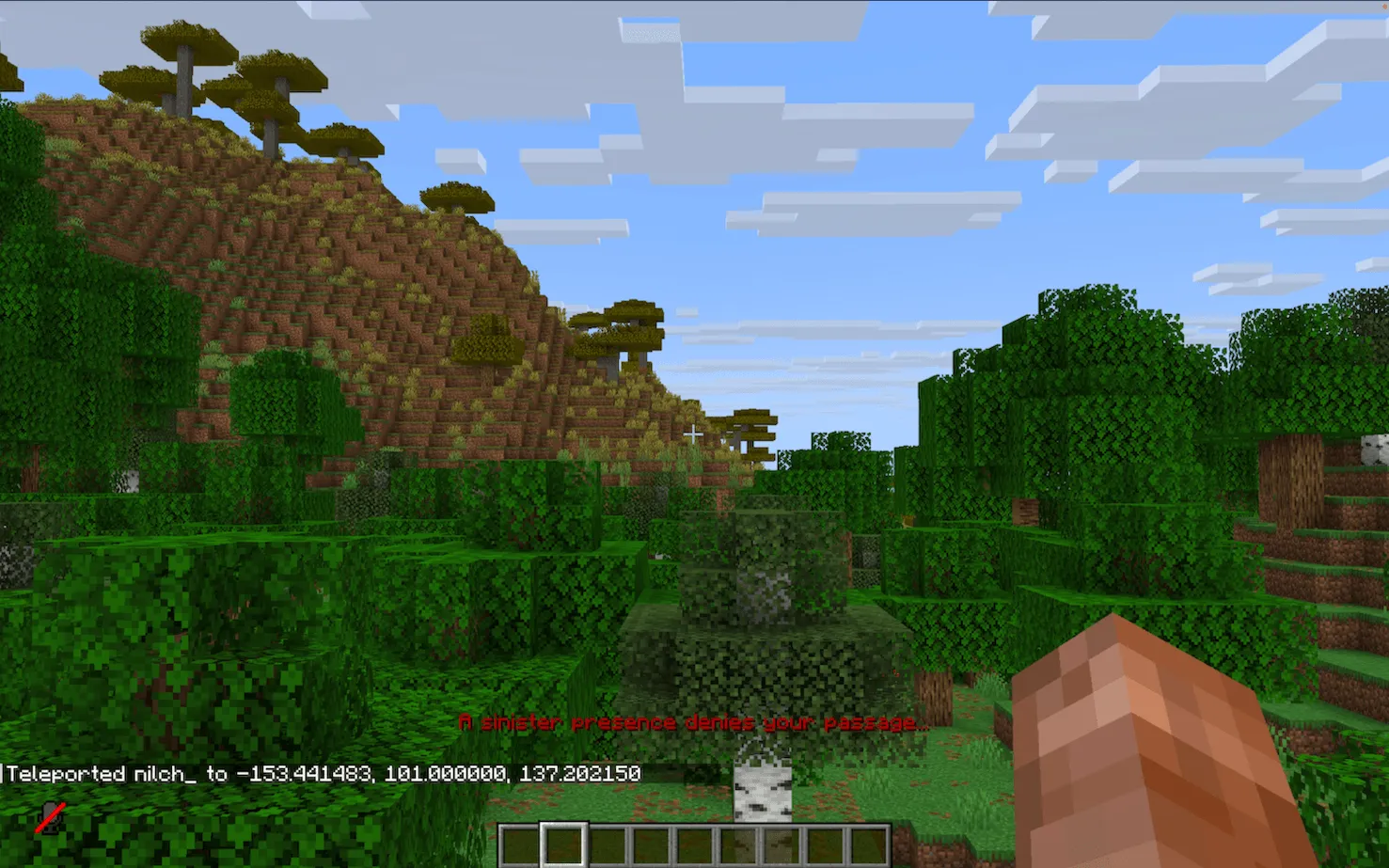
Task: Toggle the muted microphone indicator
Action: pos(49,816)
